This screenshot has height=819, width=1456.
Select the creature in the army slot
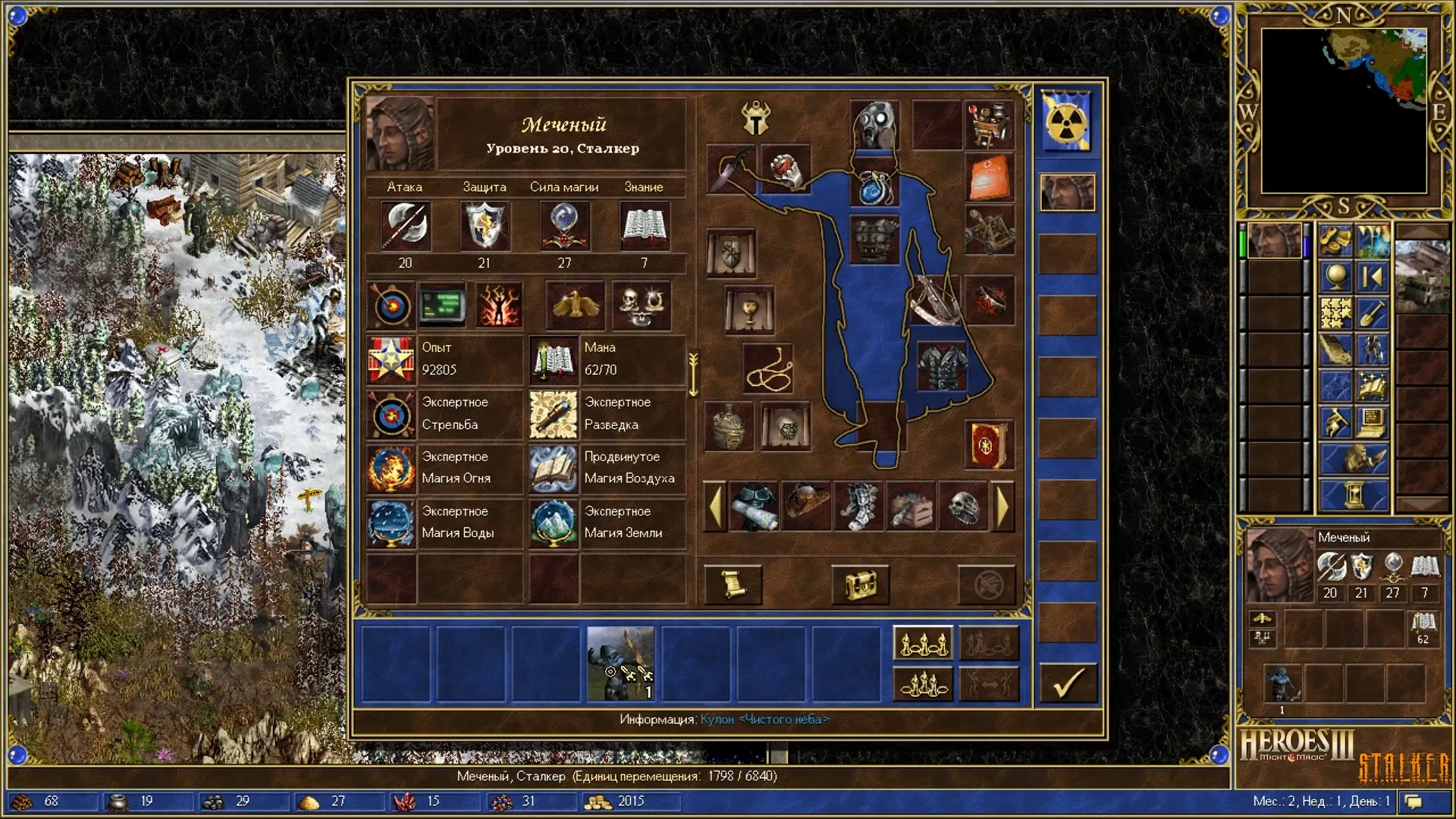coord(620,663)
